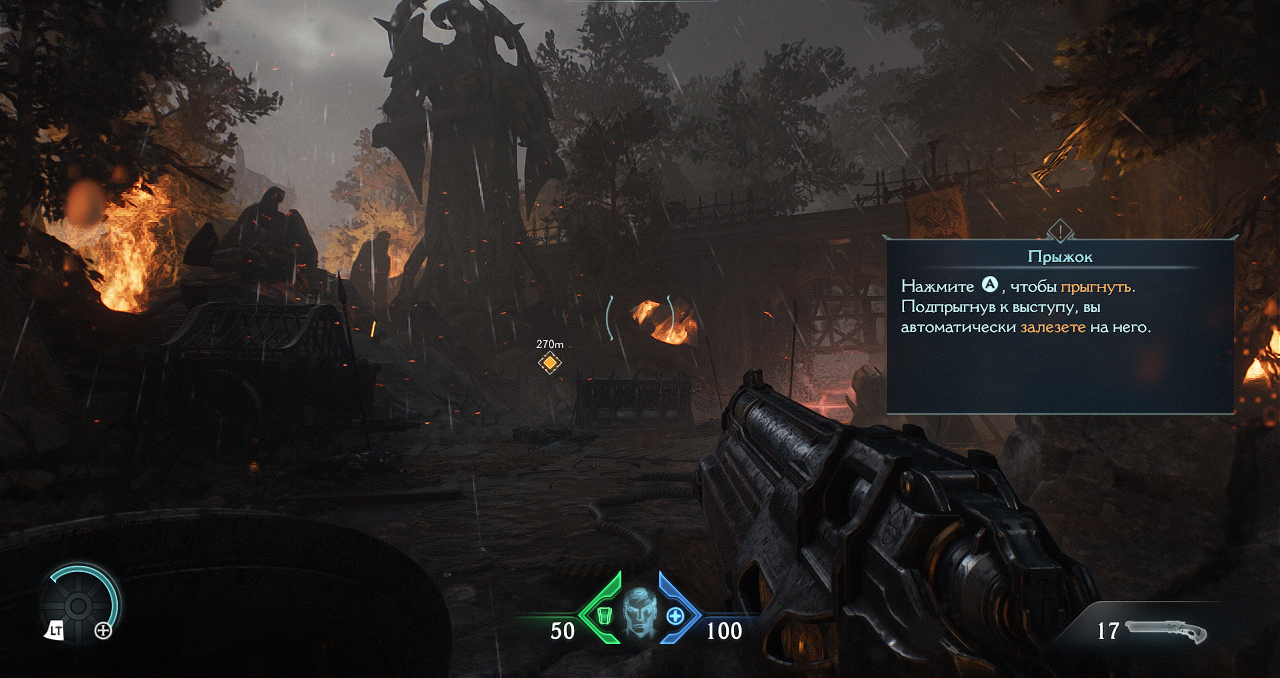This screenshot has height=678, width=1280.
Task: Select the character portrait in the HUD
Action: point(639,614)
